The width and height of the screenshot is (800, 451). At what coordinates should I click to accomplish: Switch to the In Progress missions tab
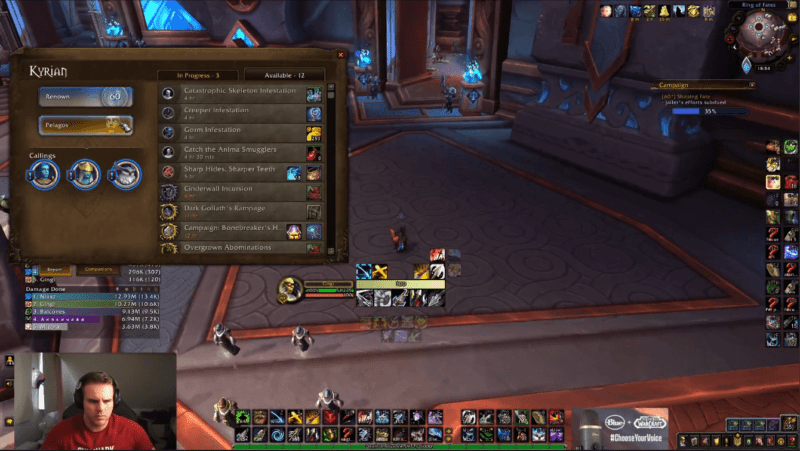point(191,75)
